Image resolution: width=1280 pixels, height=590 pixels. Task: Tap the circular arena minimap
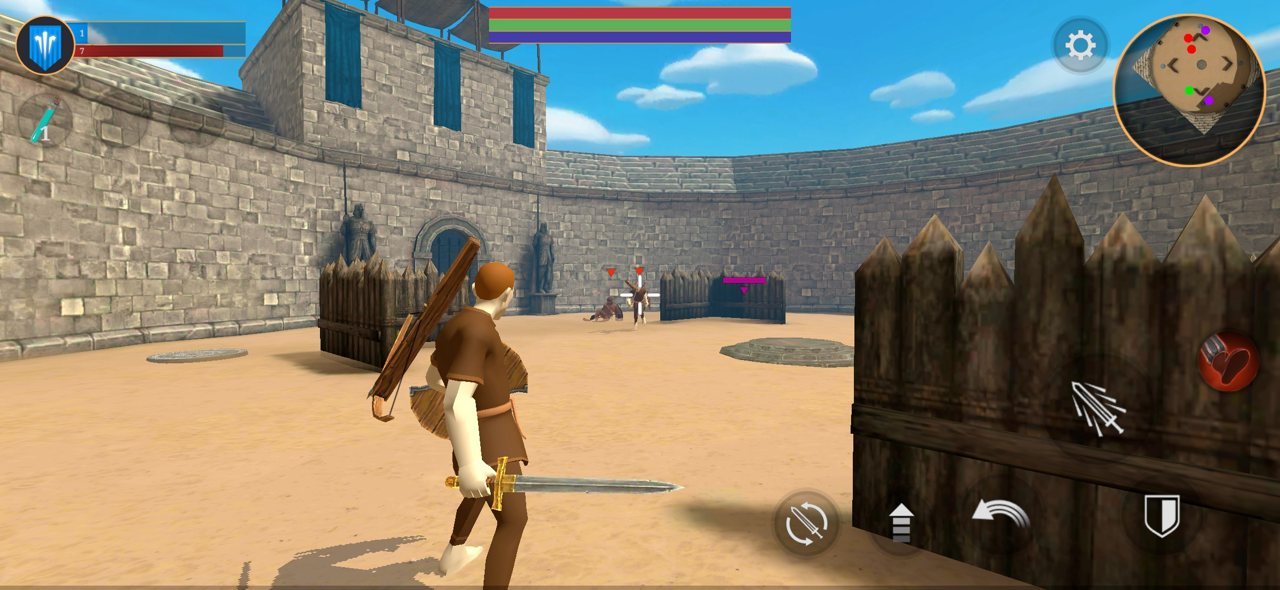tap(1189, 90)
